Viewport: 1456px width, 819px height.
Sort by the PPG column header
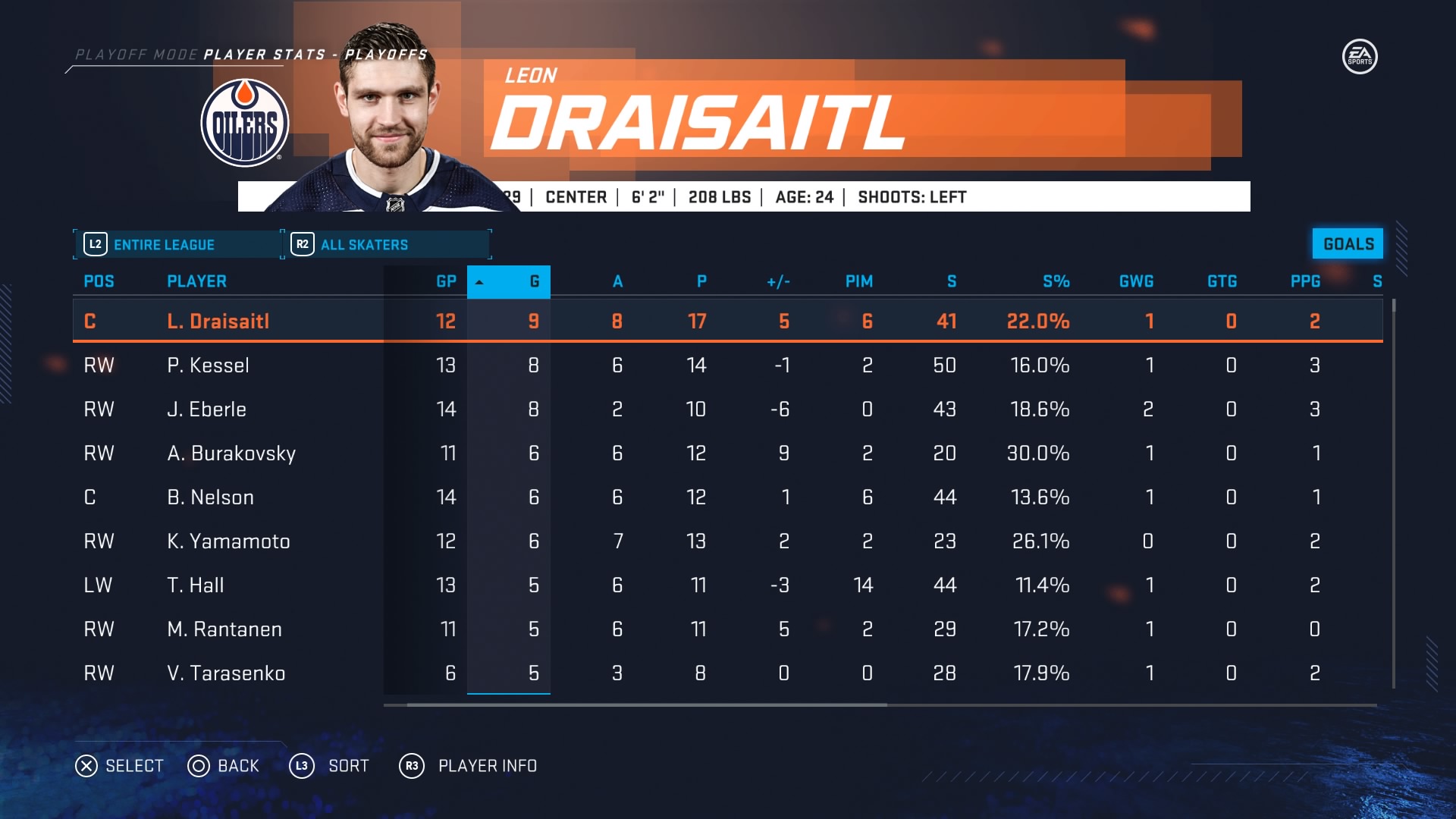(x=1305, y=281)
